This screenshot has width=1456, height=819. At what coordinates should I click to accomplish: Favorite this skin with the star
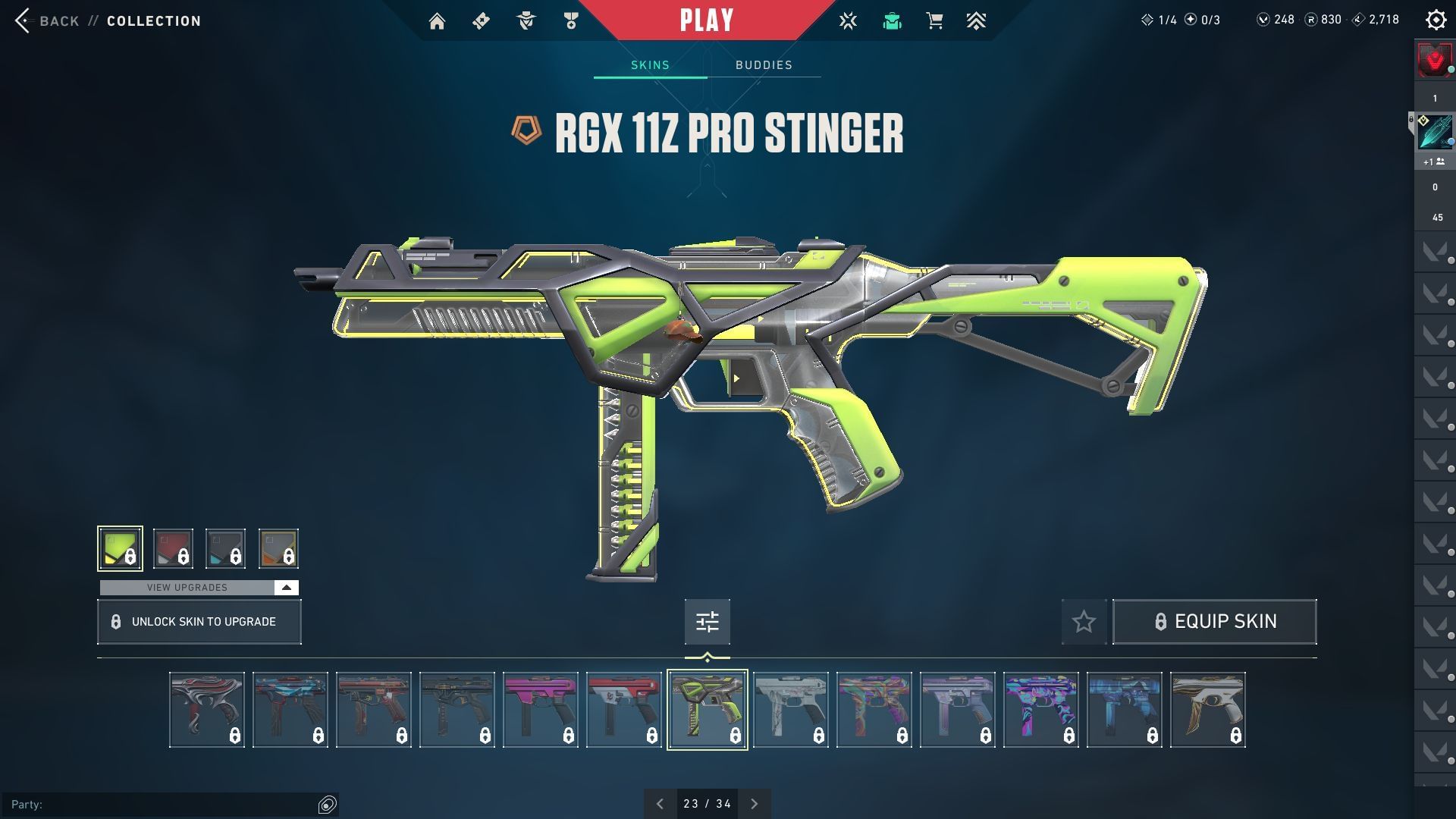tap(1084, 622)
